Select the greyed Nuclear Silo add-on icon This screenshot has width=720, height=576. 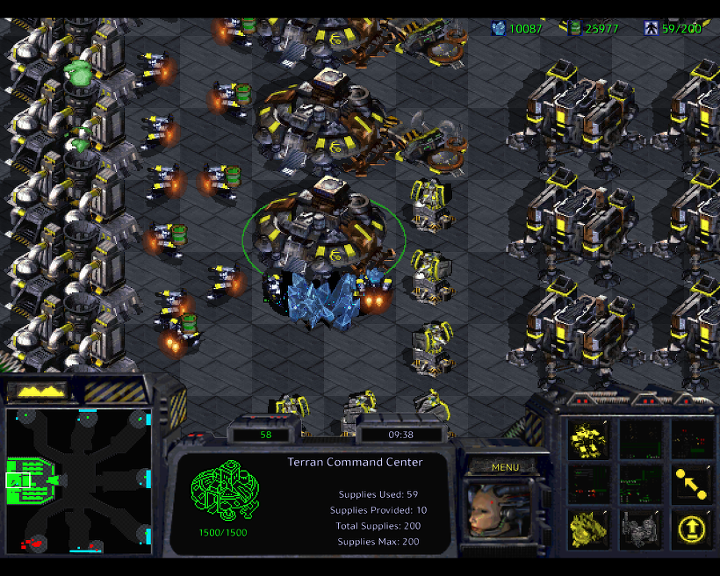point(640,528)
